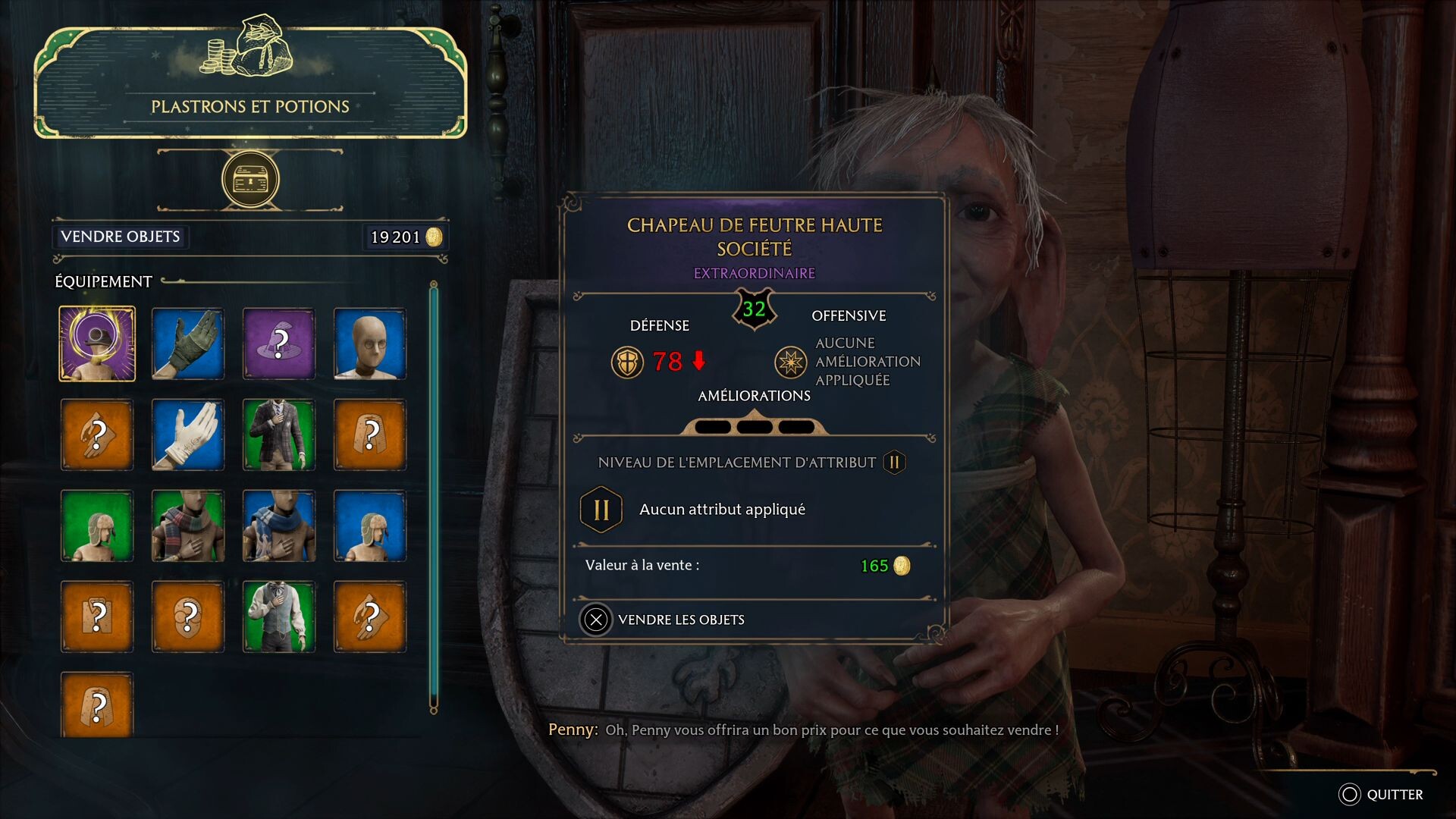1456x819 pixels.
Task: Expand the Aucun attribut appliqué entry
Action: (x=720, y=509)
